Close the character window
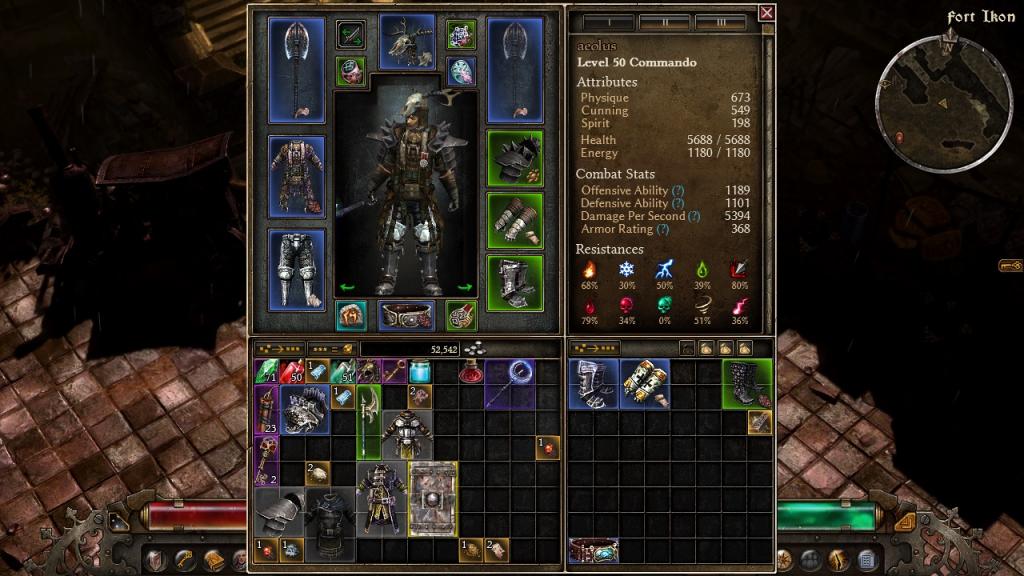The image size is (1024, 576). click(766, 13)
